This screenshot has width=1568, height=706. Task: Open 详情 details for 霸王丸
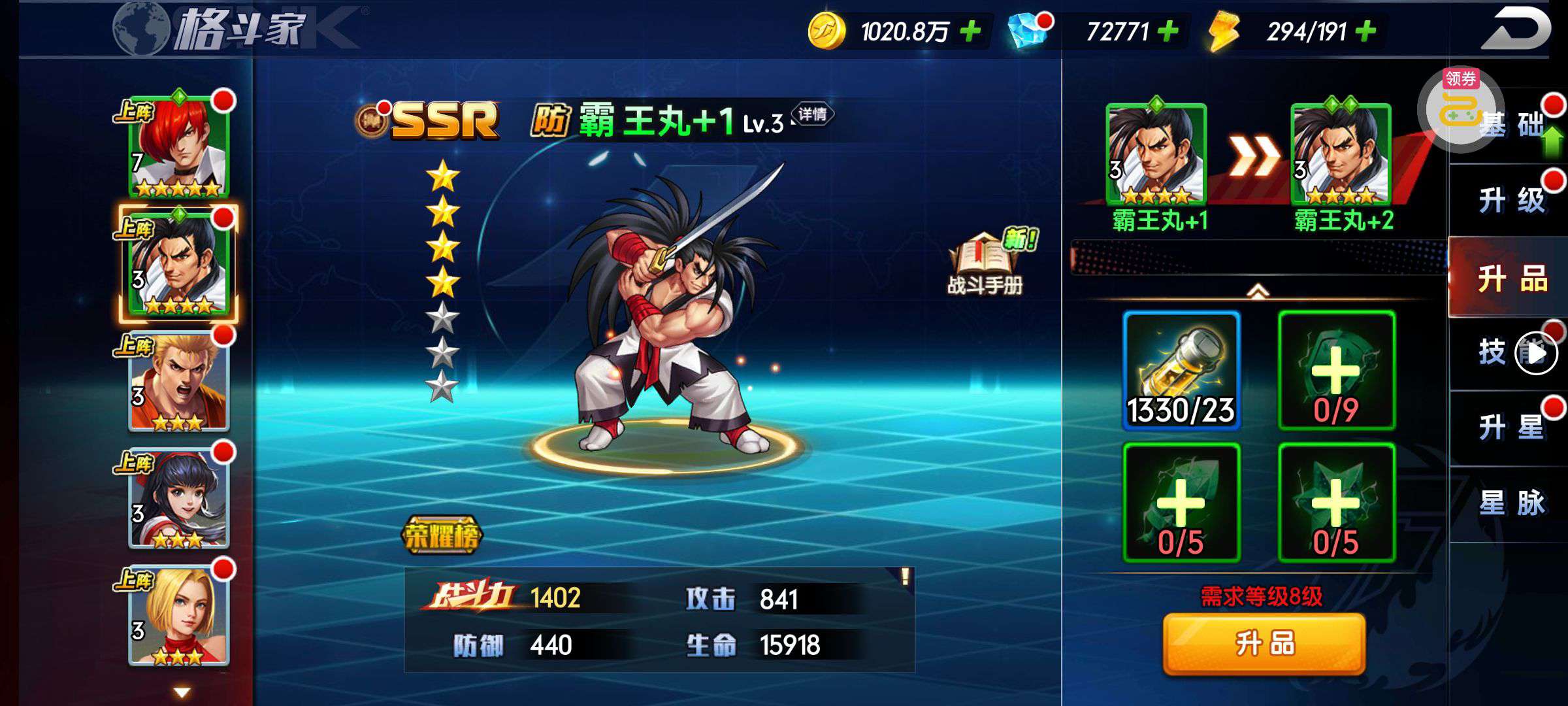(x=812, y=114)
